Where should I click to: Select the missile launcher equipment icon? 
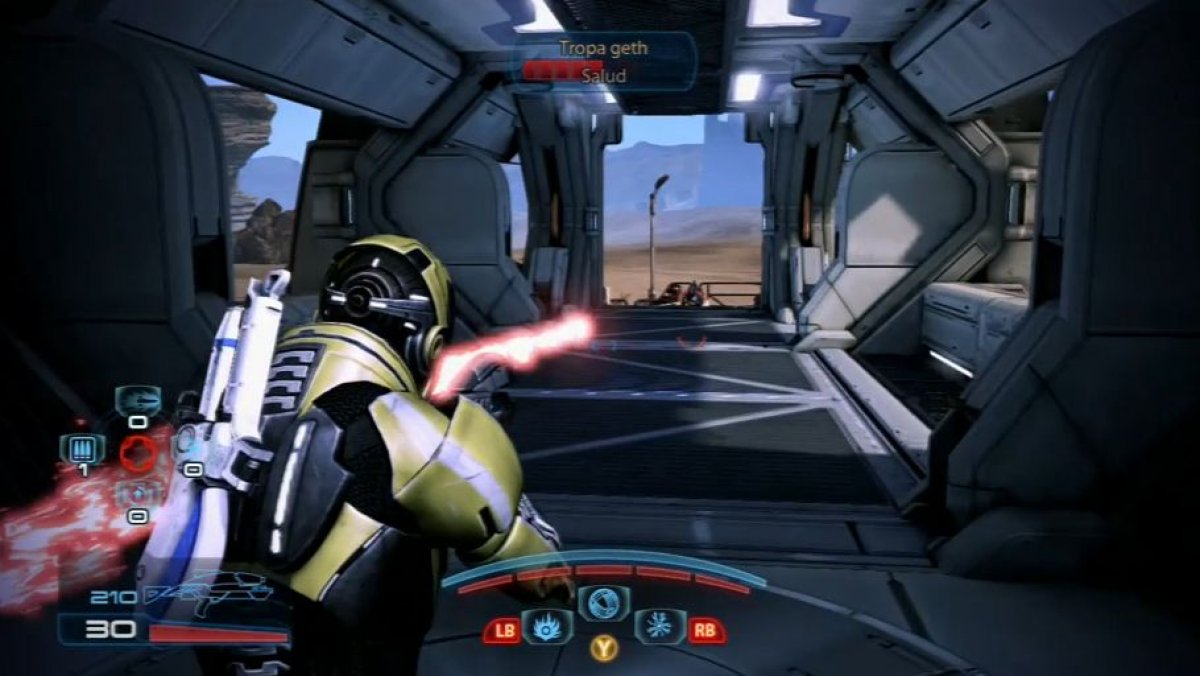137,400
